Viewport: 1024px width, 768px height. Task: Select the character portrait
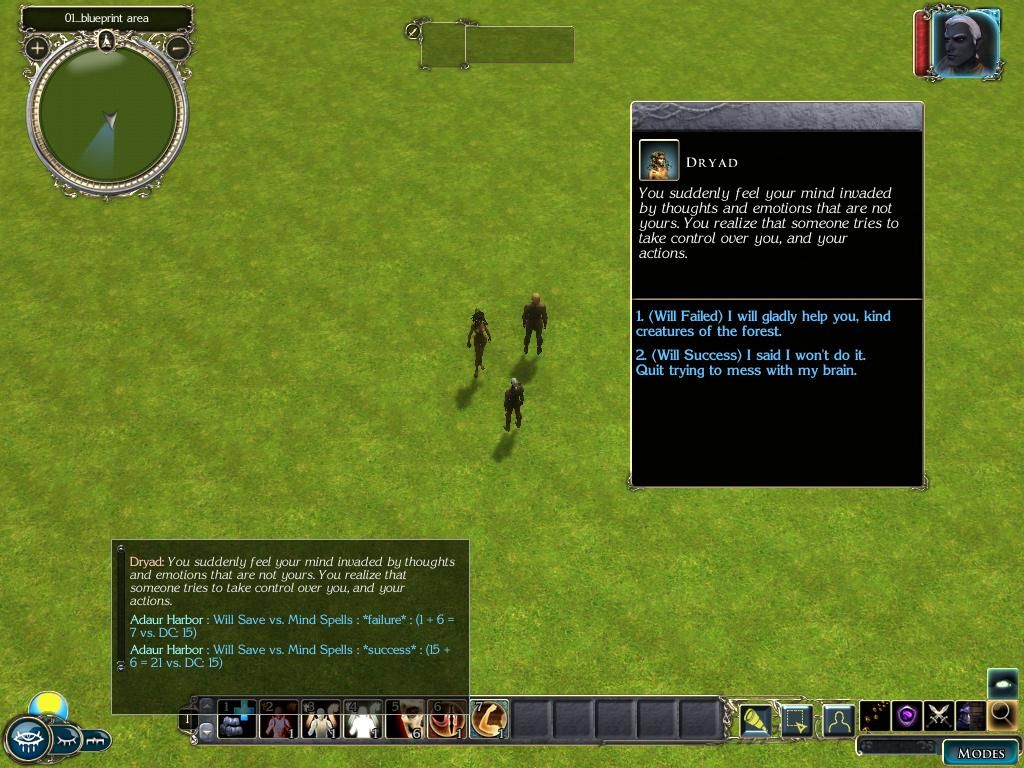point(964,43)
